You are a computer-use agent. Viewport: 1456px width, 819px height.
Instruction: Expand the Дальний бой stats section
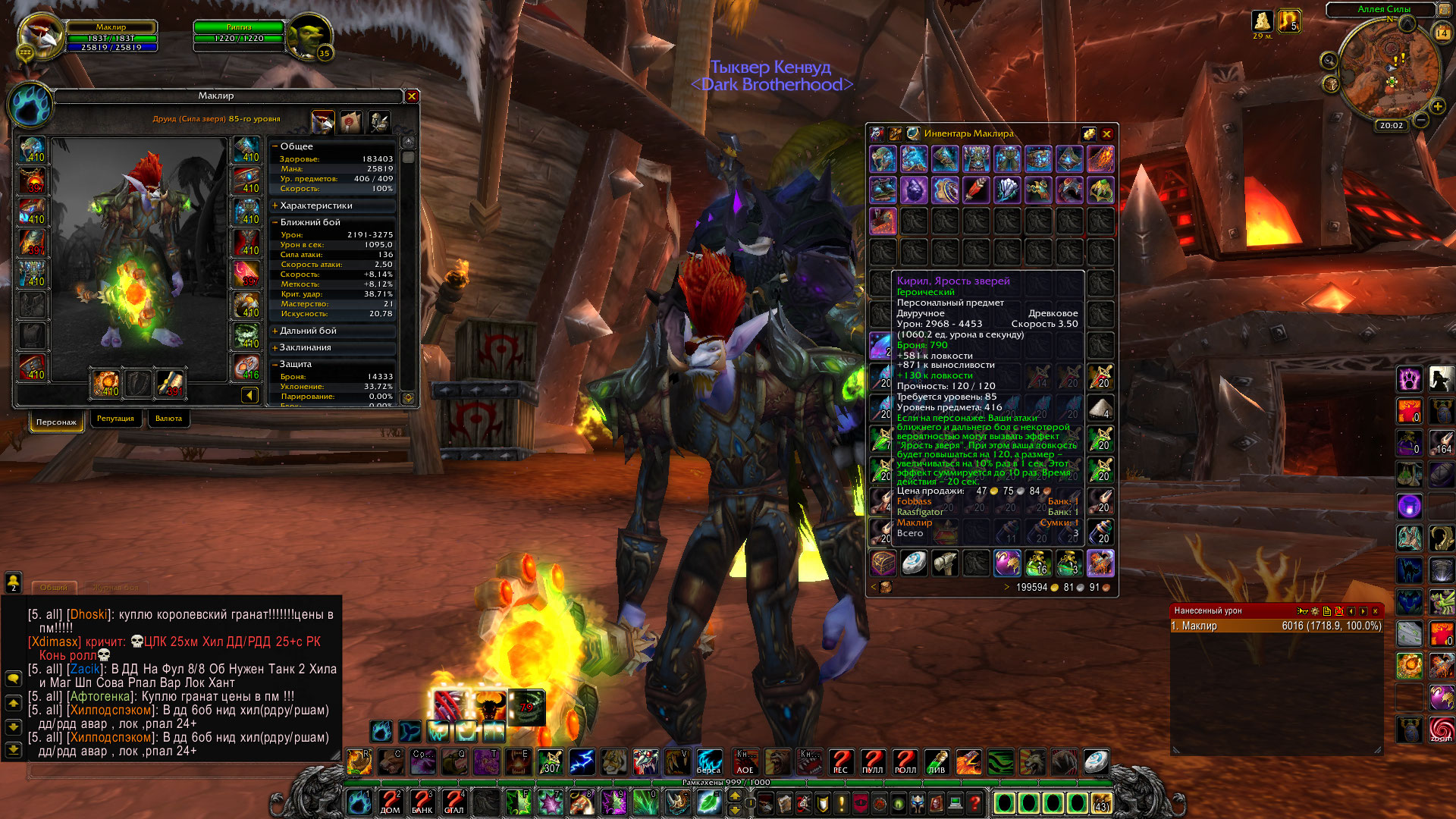(275, 331)
